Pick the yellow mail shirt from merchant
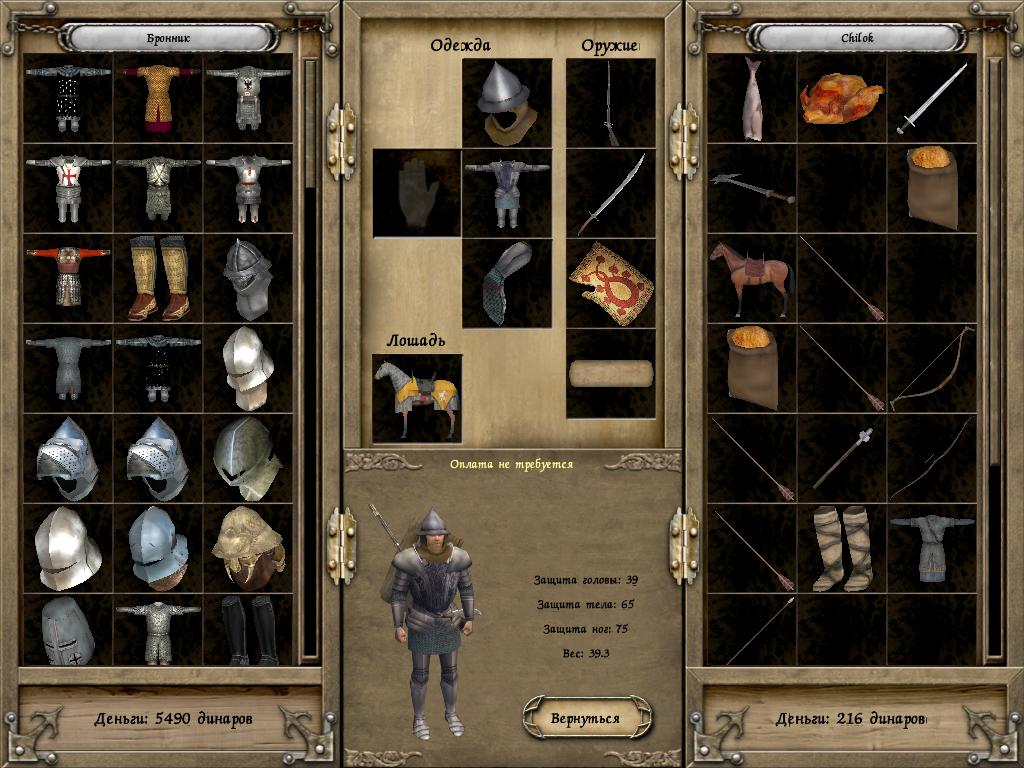Screen dimensions: 1024x768 point(158,98)
